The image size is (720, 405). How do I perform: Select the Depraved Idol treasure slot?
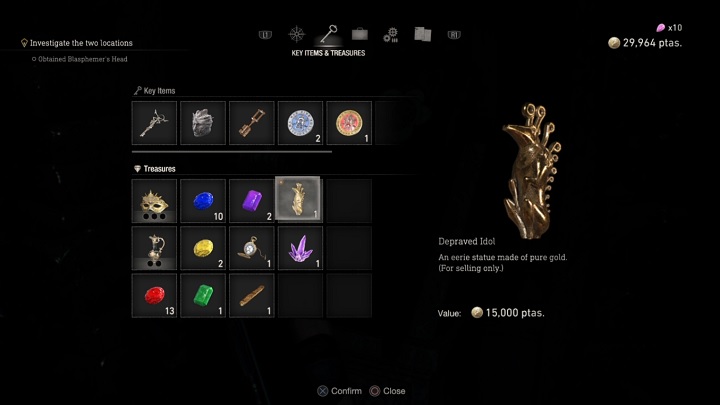pyautogui.click(x=298, y=200)
